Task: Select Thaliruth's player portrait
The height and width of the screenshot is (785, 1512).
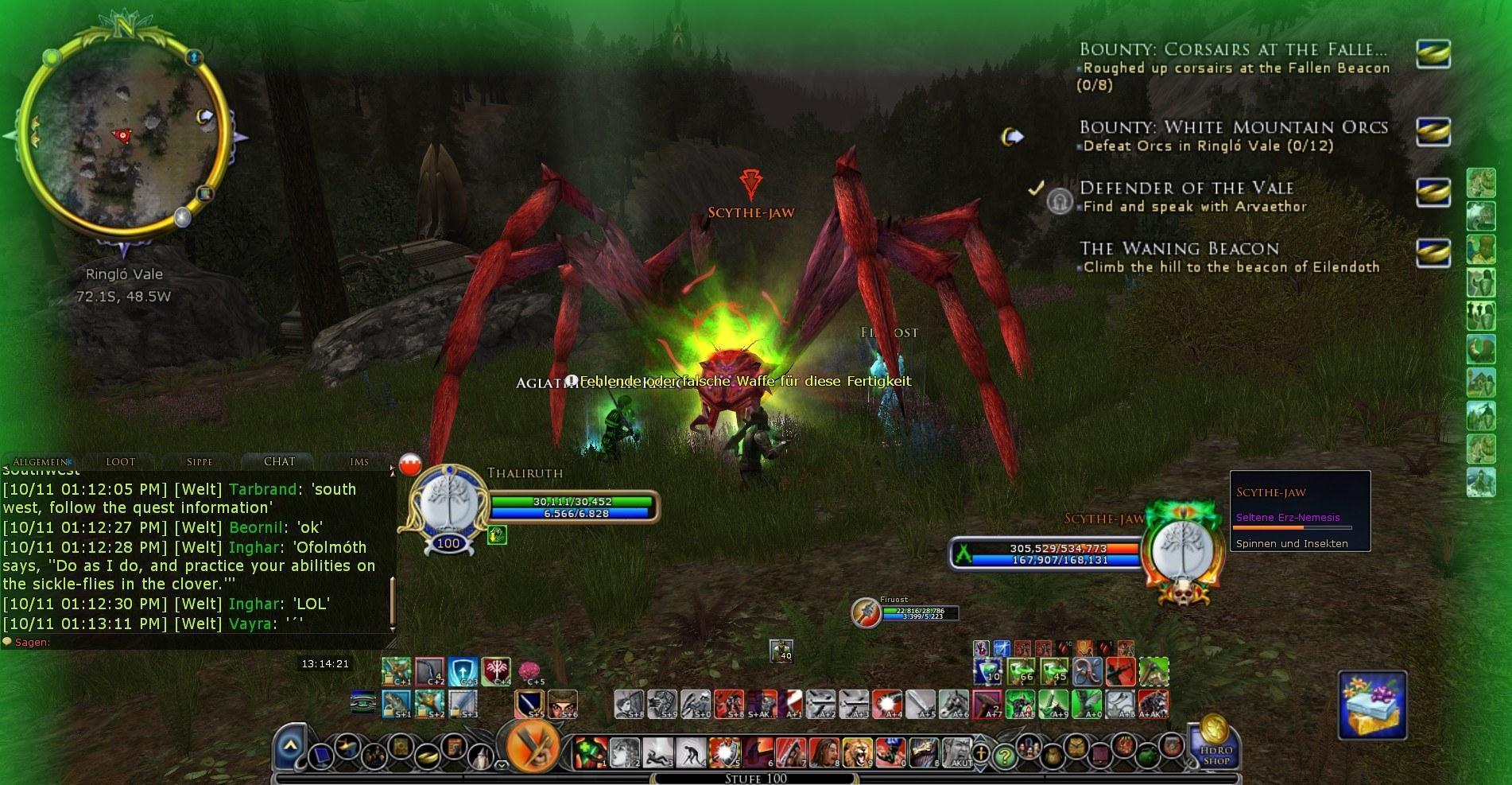Action: coord(448,504)
